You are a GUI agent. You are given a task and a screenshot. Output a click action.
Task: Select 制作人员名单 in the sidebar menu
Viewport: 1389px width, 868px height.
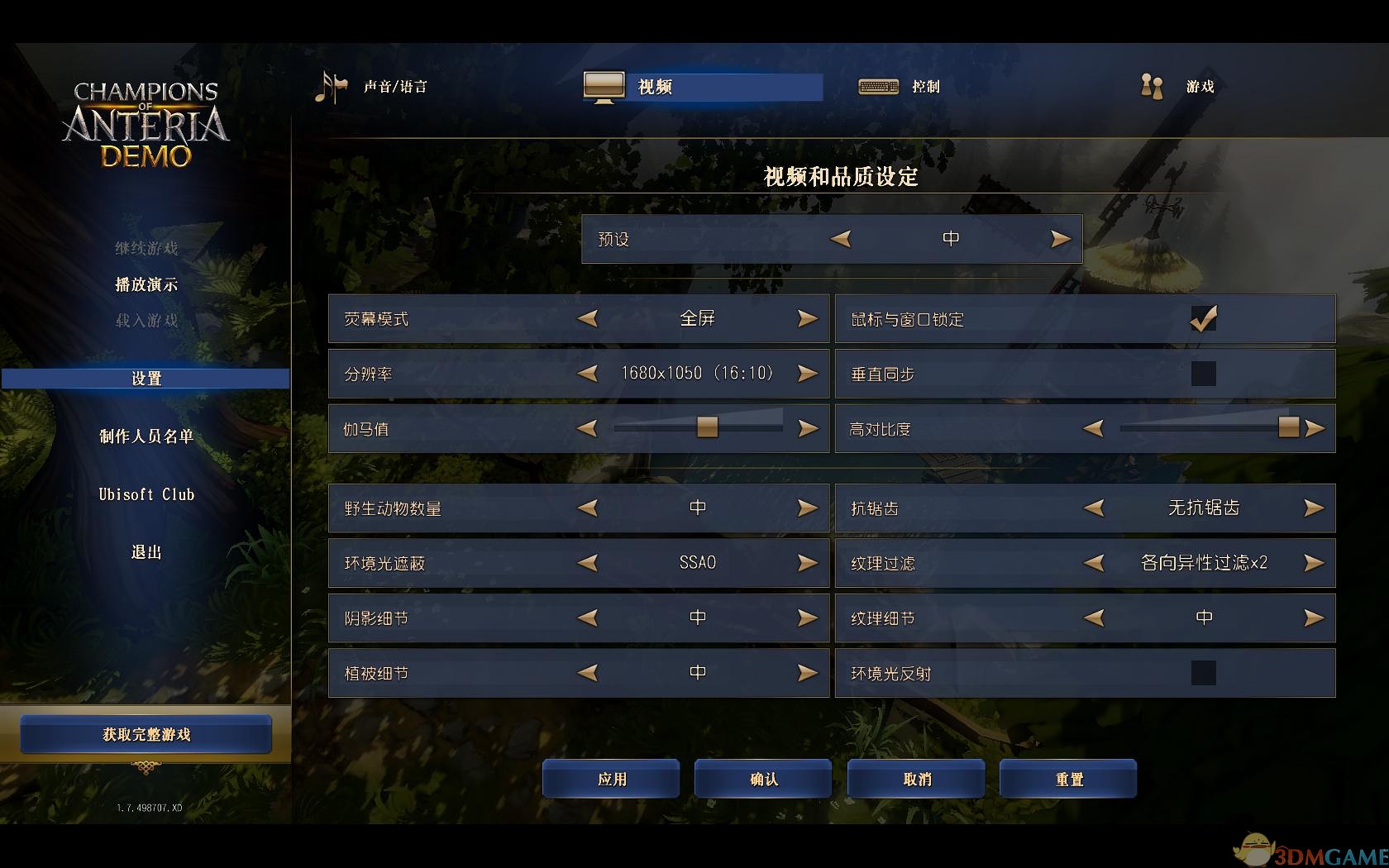(x=146, y=436)
